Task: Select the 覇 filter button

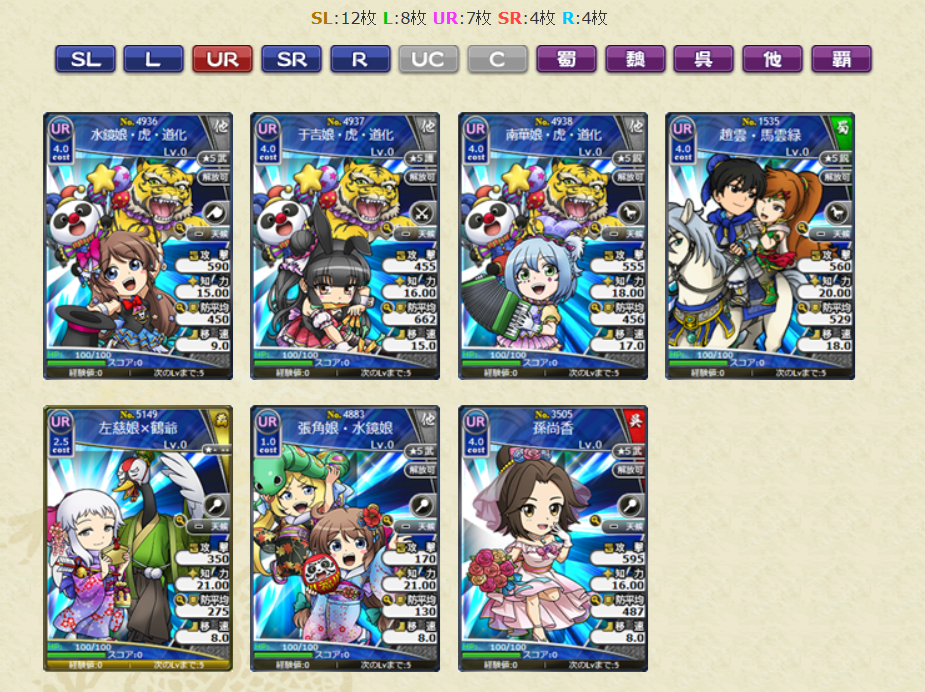Action: (841, 59)
